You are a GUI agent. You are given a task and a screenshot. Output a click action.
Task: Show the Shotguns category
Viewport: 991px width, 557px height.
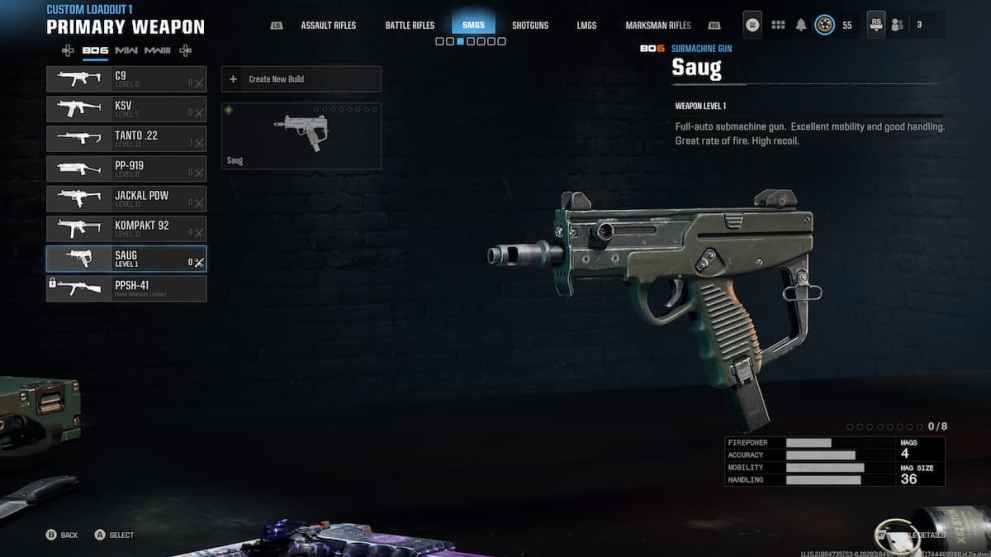[530, 25]
